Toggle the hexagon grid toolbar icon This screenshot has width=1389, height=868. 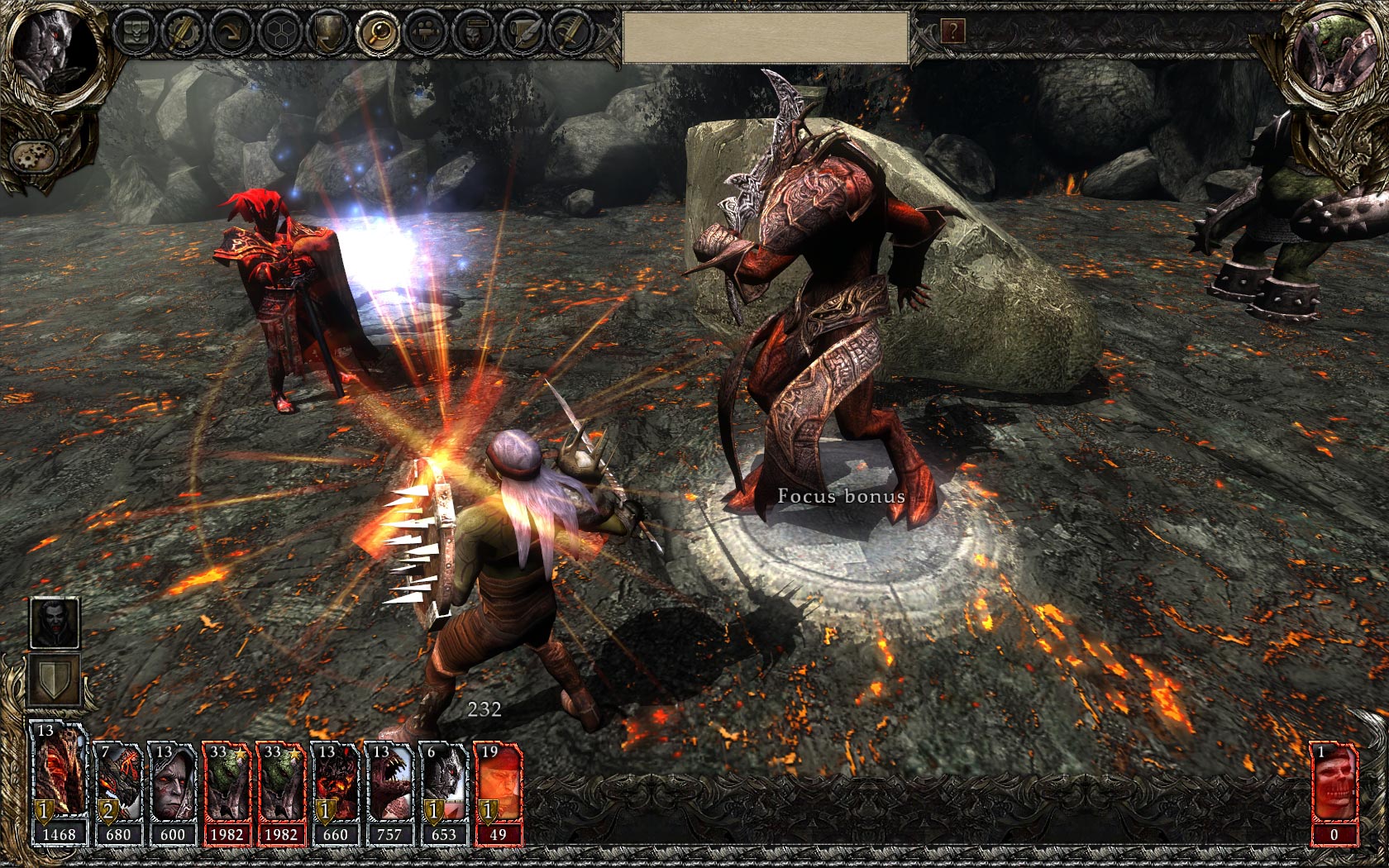(279, 32)
